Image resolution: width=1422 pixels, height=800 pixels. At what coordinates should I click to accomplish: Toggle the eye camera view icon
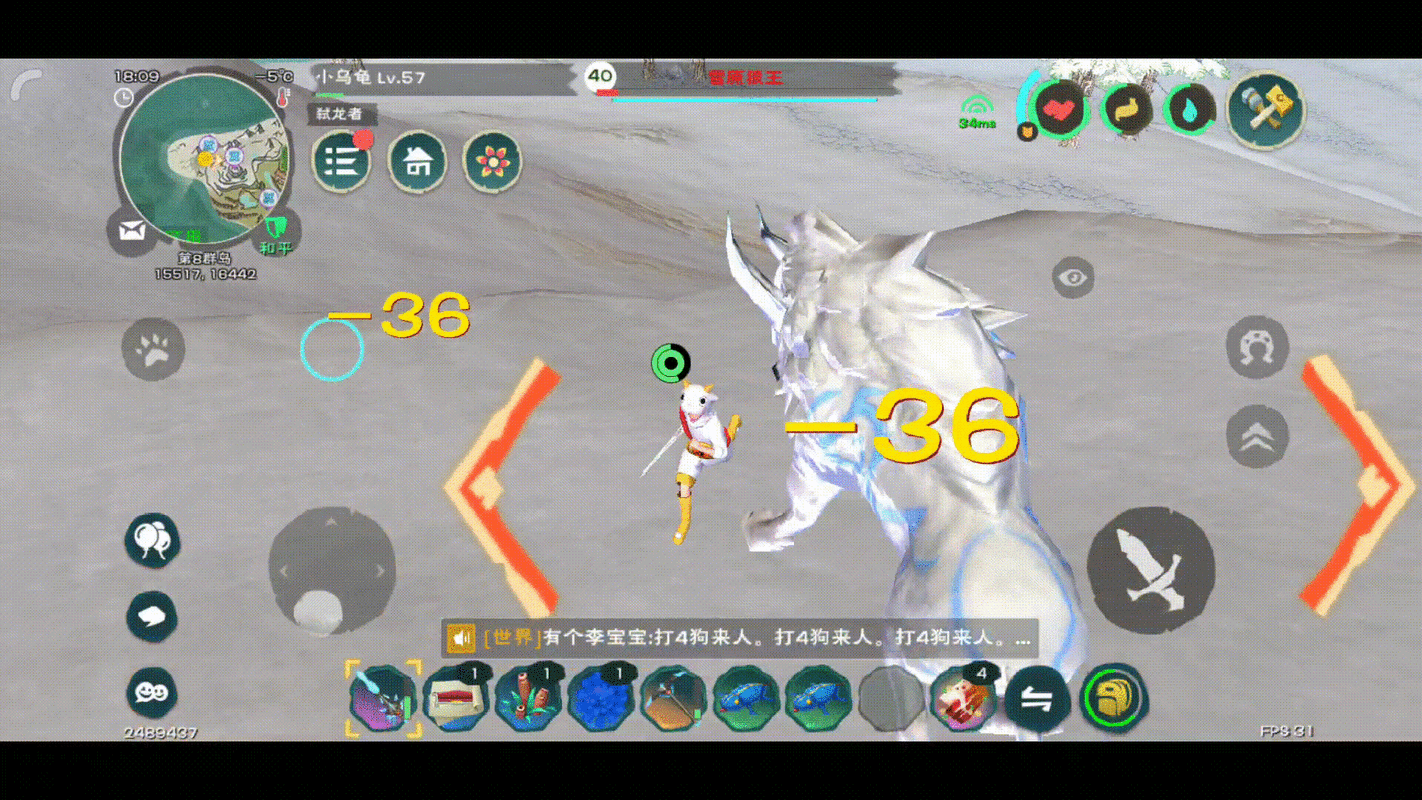click(x=1075, y=279)
